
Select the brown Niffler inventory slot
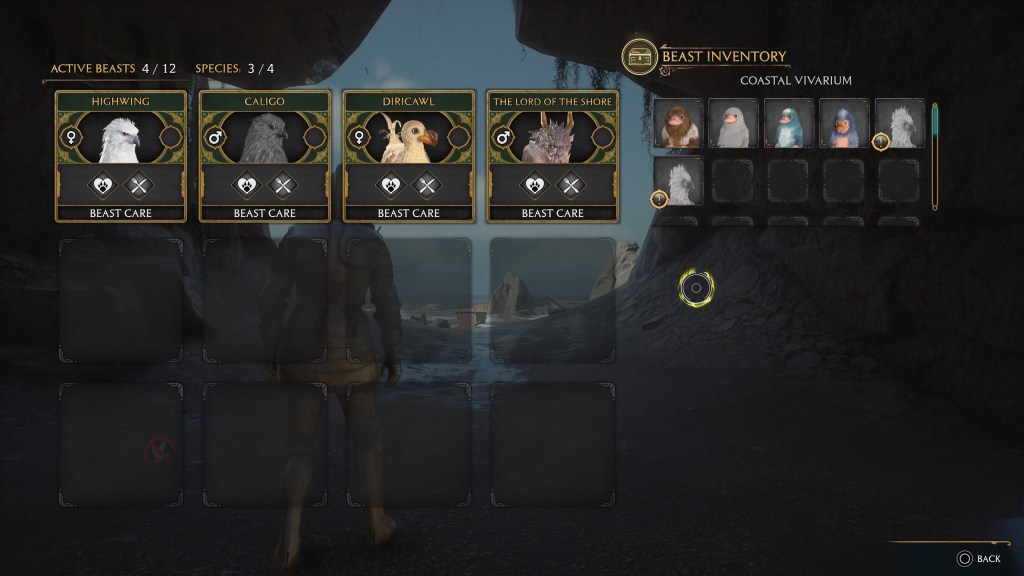678,124
